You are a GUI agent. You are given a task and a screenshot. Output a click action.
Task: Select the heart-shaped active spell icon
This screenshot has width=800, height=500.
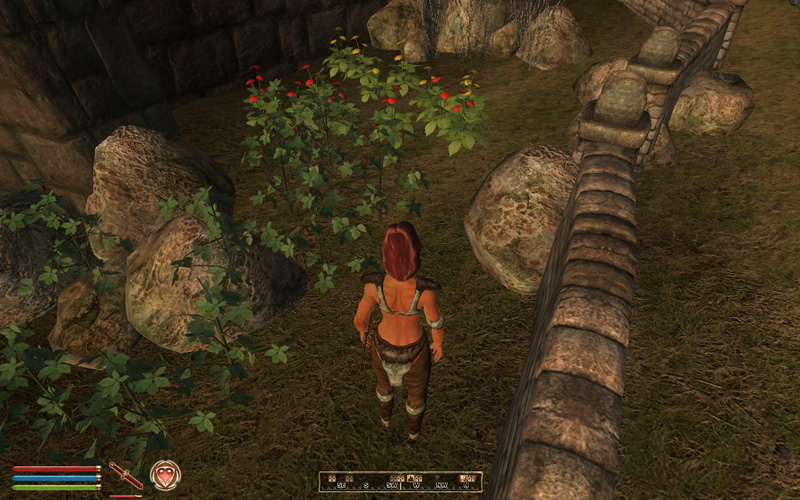click(x=165, y=475)
